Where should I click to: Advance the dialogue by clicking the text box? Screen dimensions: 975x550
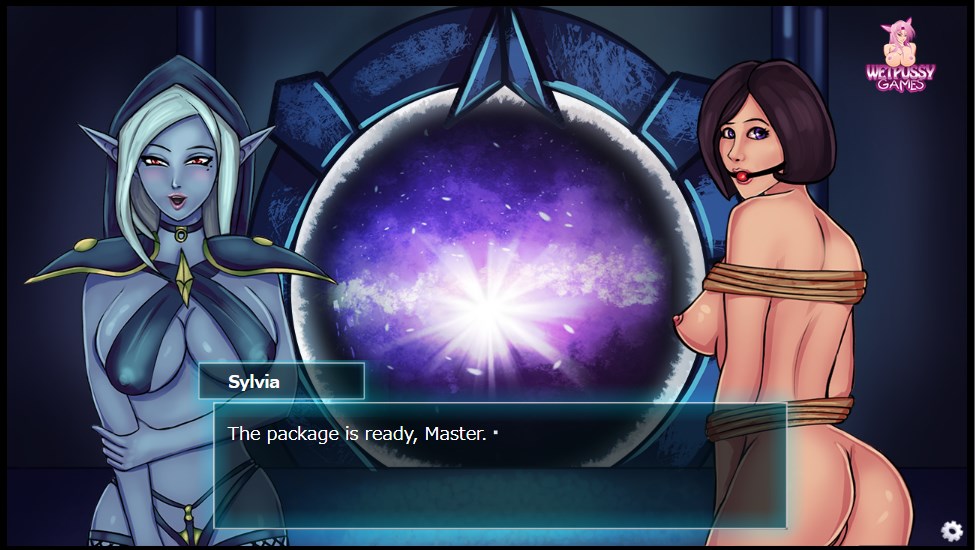tap(499, 465)
